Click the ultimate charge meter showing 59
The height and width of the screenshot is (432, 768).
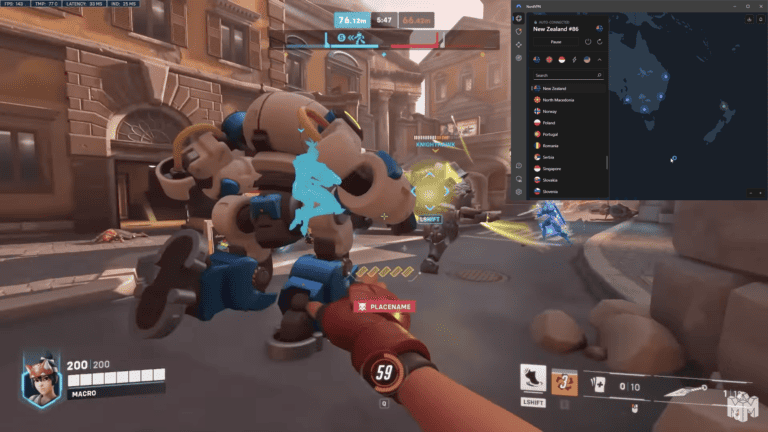(384, 372)
